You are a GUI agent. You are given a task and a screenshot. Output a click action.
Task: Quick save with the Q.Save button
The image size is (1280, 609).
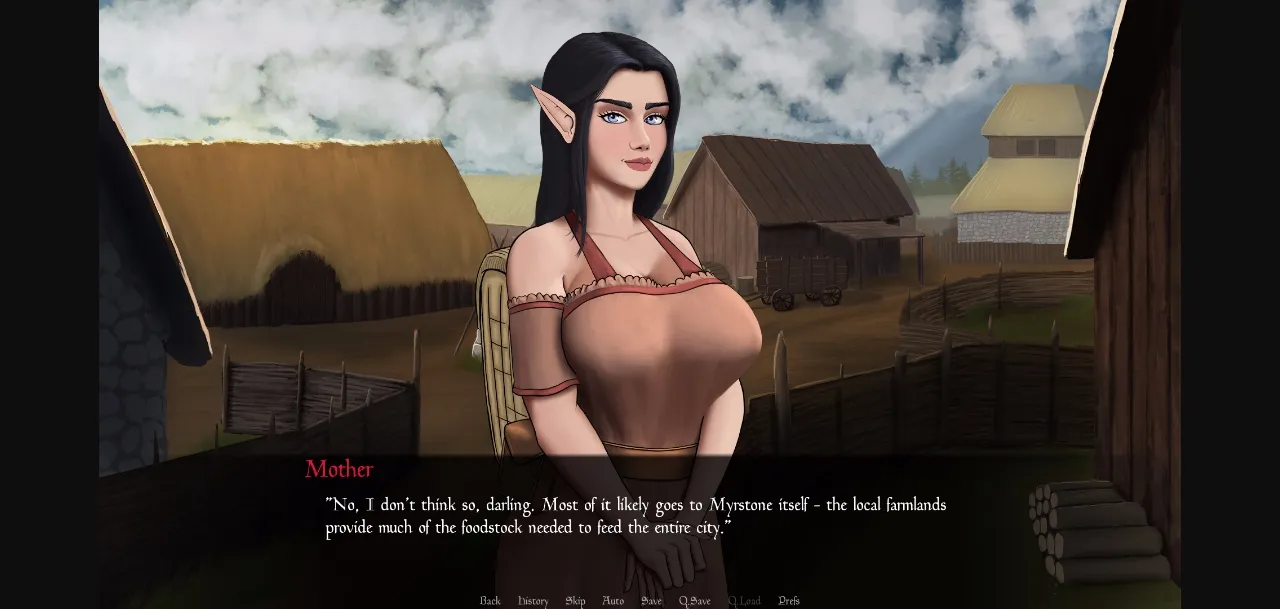coord(694,601)
